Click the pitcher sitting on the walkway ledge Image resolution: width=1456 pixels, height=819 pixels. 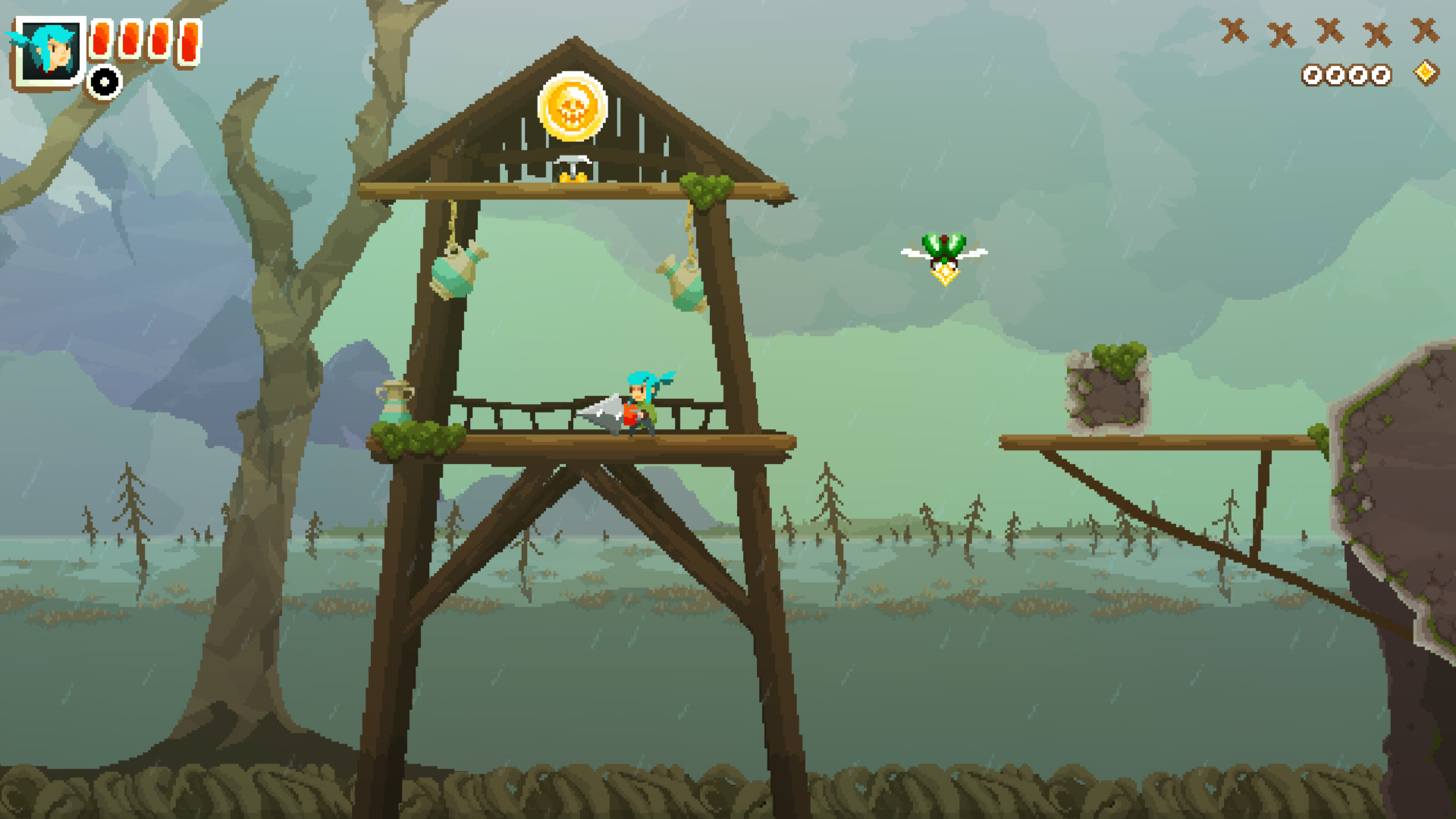394,404
